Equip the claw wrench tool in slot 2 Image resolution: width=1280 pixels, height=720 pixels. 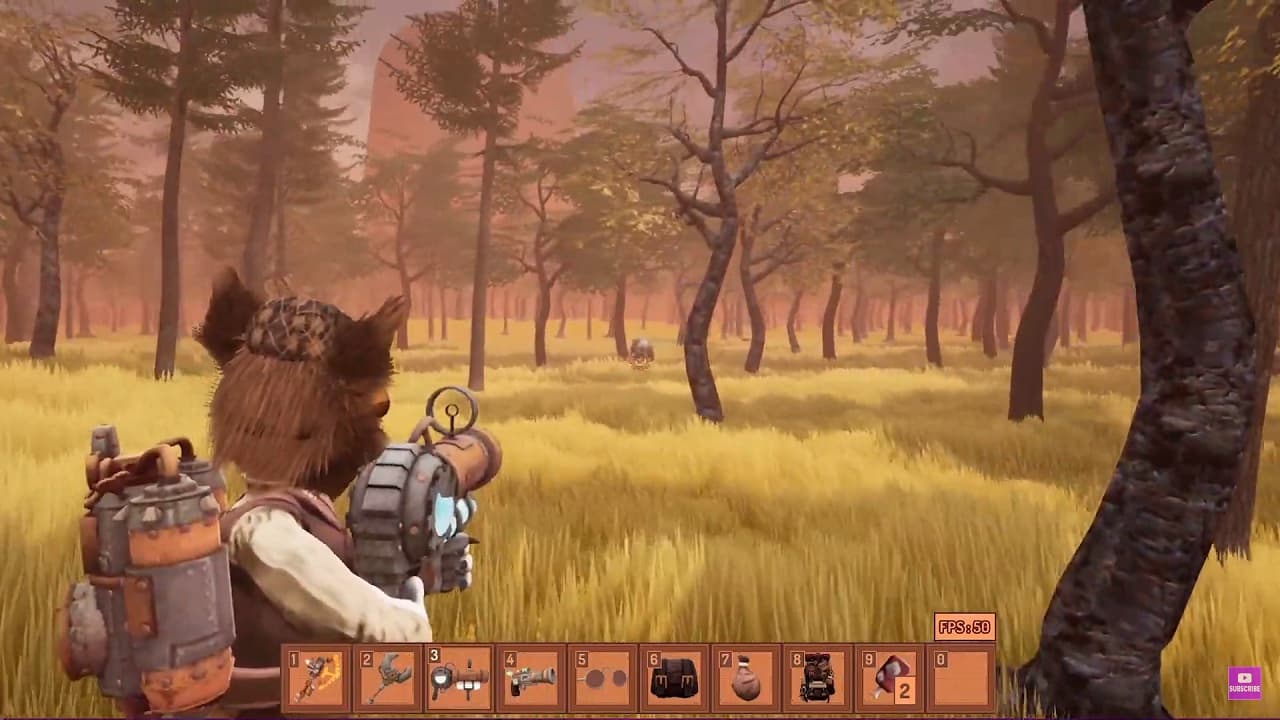[x=388, y=678]
